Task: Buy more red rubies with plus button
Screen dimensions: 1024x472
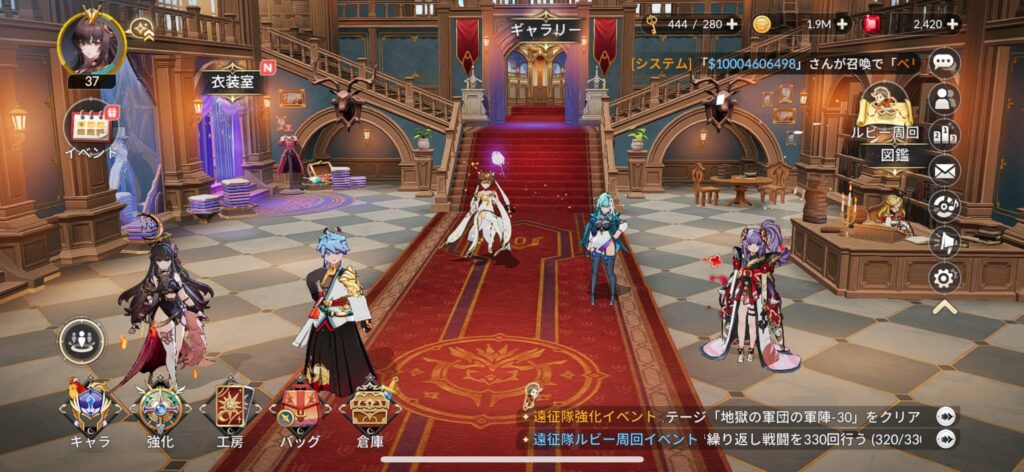Action: click(x=951, y=24)
